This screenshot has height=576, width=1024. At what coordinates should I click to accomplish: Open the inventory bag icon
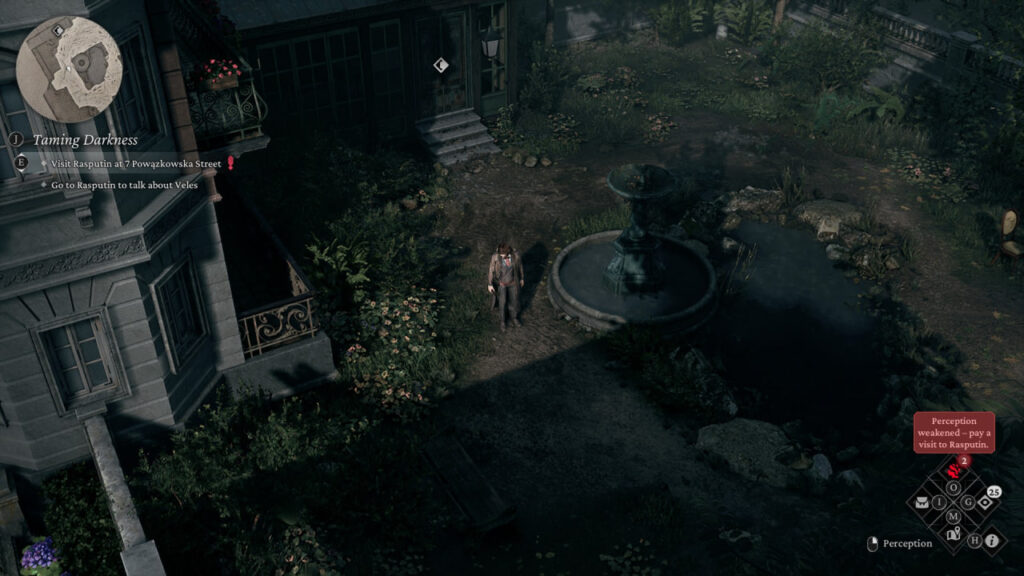coord(922,502)
